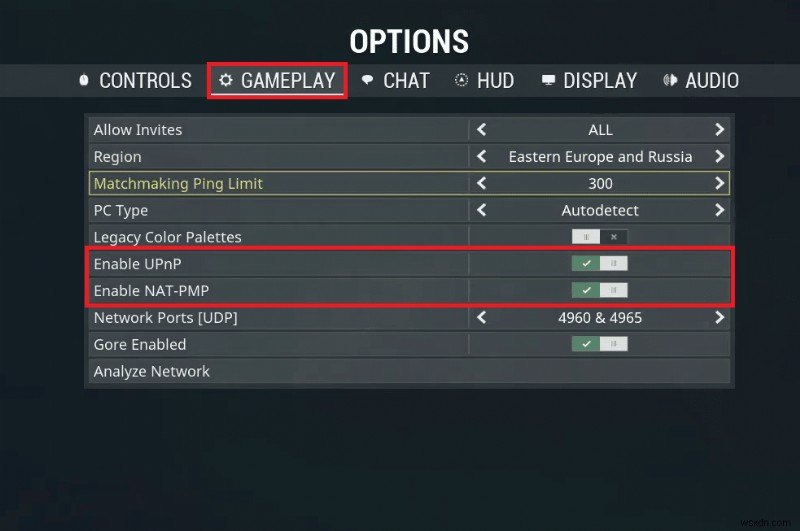
Task: Choose next Region with right arrow
Action: click(719, 157)
